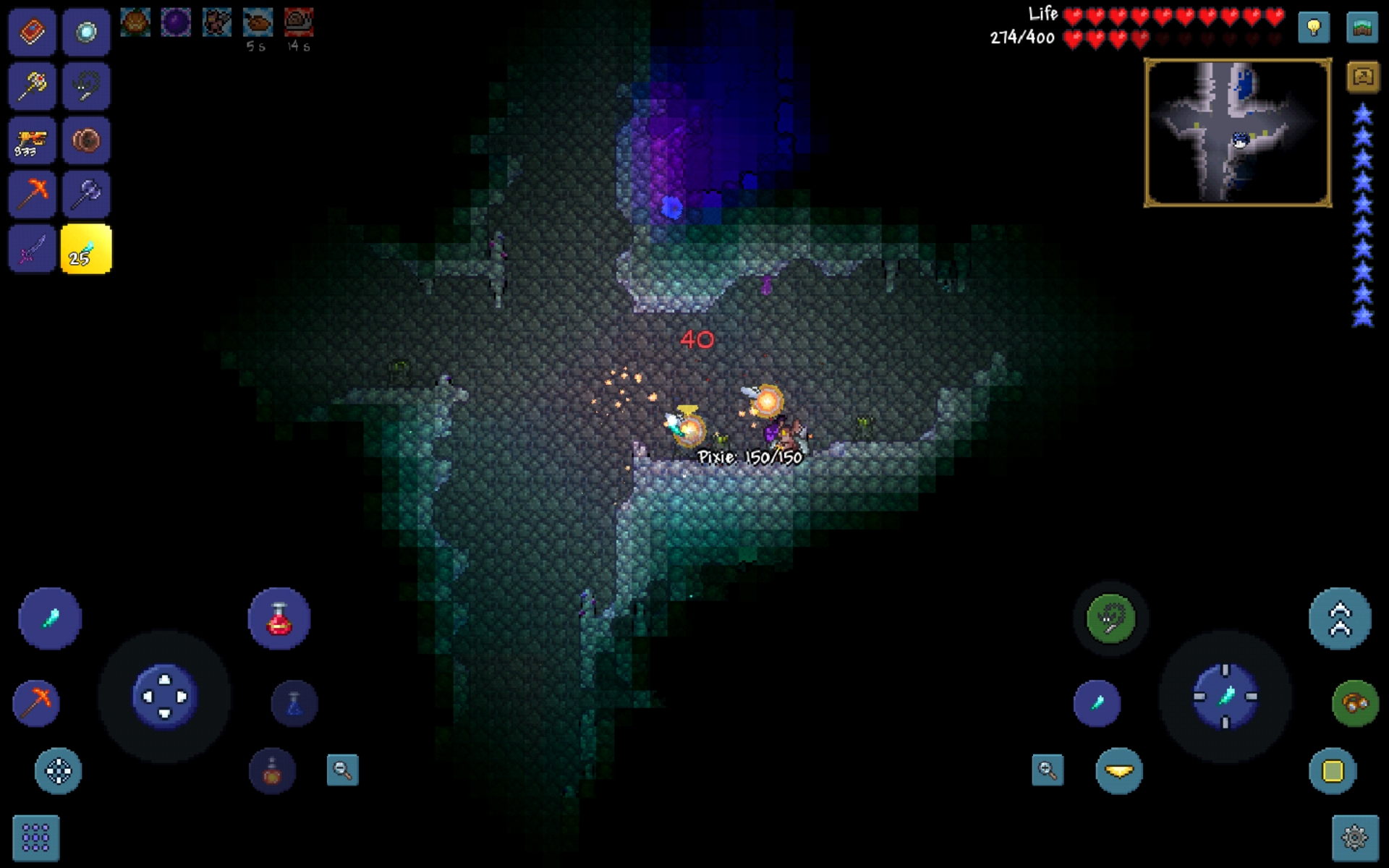This screenshot has width=1389, height=868.
Task: Select the Phoenix Blaster hotbar slot
Action: pyautogui.click(x=32, y=140)
